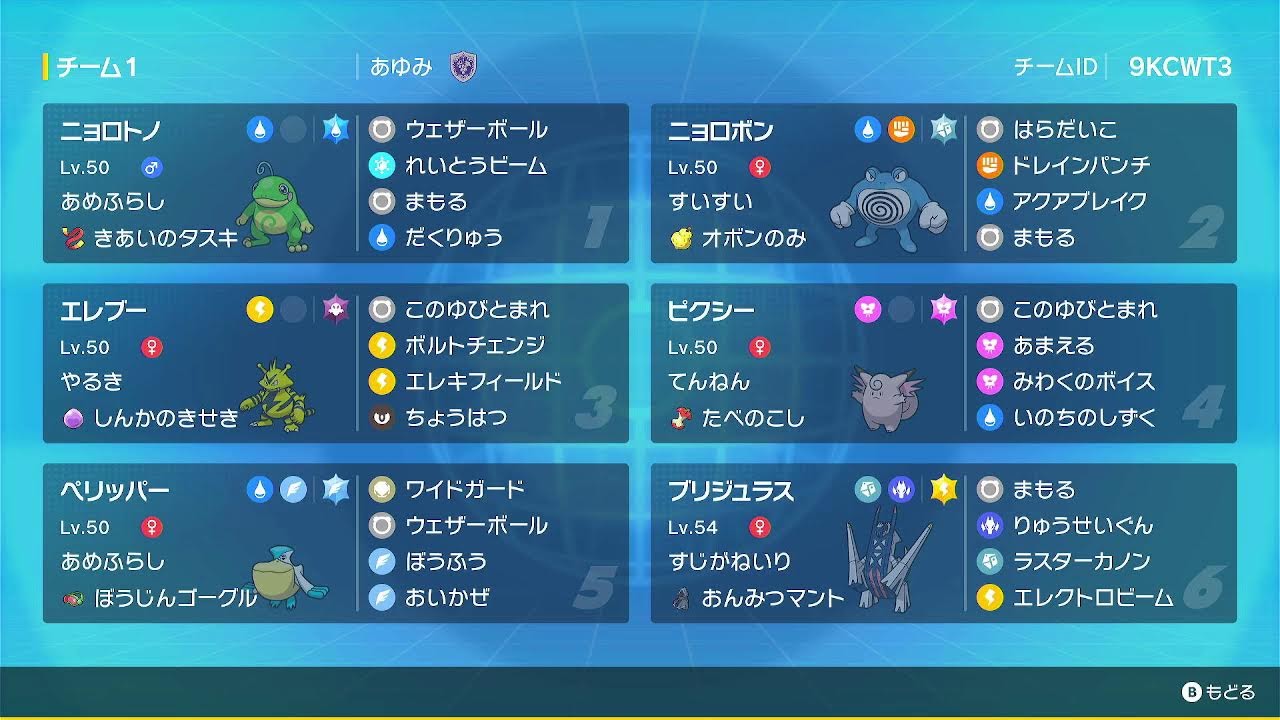
Task: Click the Dark-type icon beside ちょうはつ
Action: (382, 419)
